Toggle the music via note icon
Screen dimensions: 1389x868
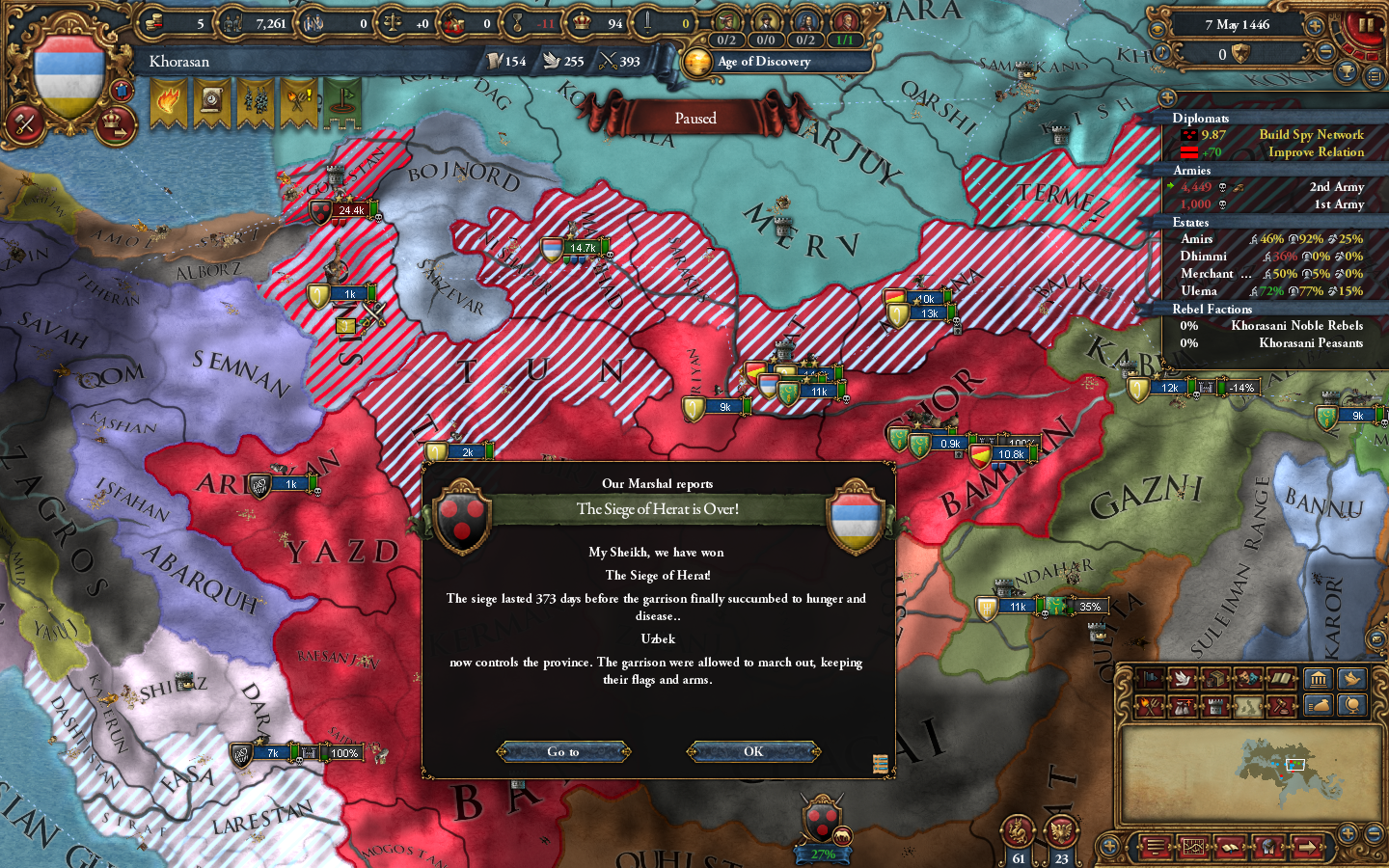pos(1162,53)
